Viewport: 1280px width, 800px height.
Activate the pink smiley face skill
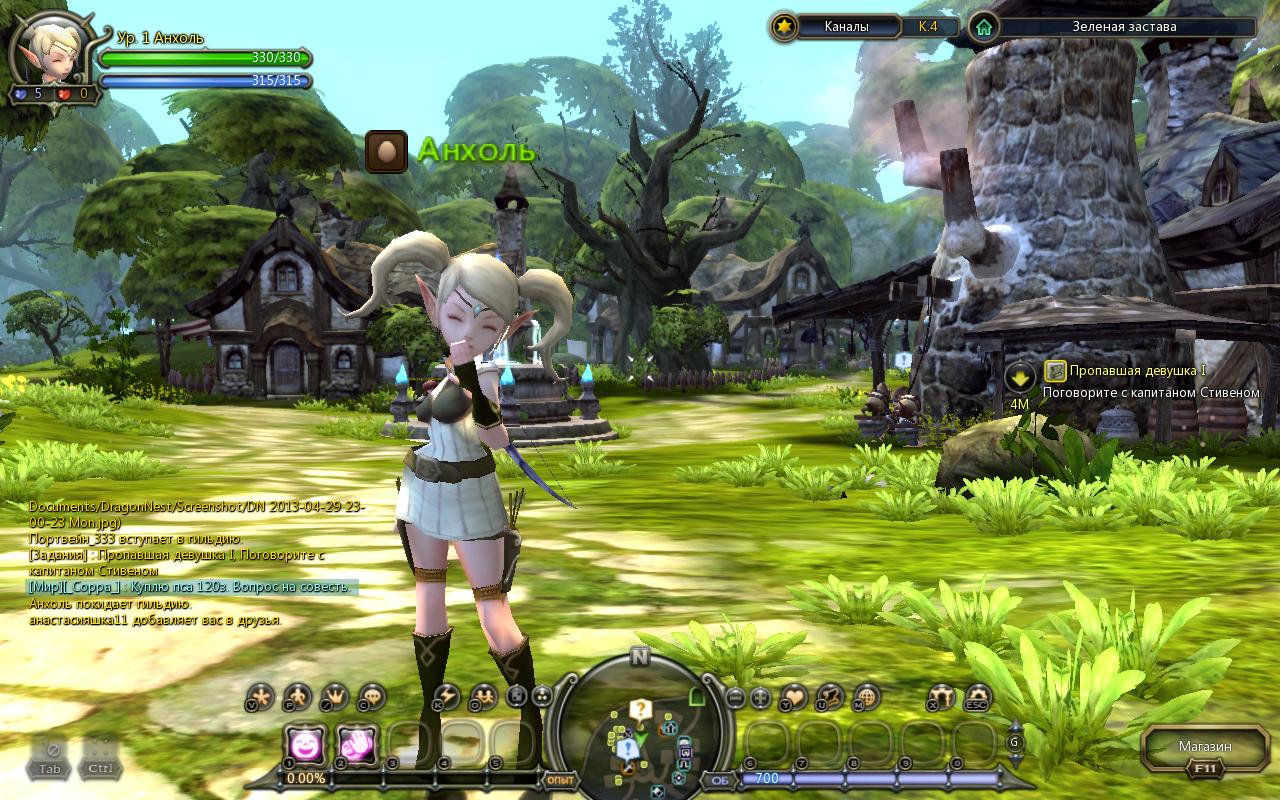[x=303, y=744]
